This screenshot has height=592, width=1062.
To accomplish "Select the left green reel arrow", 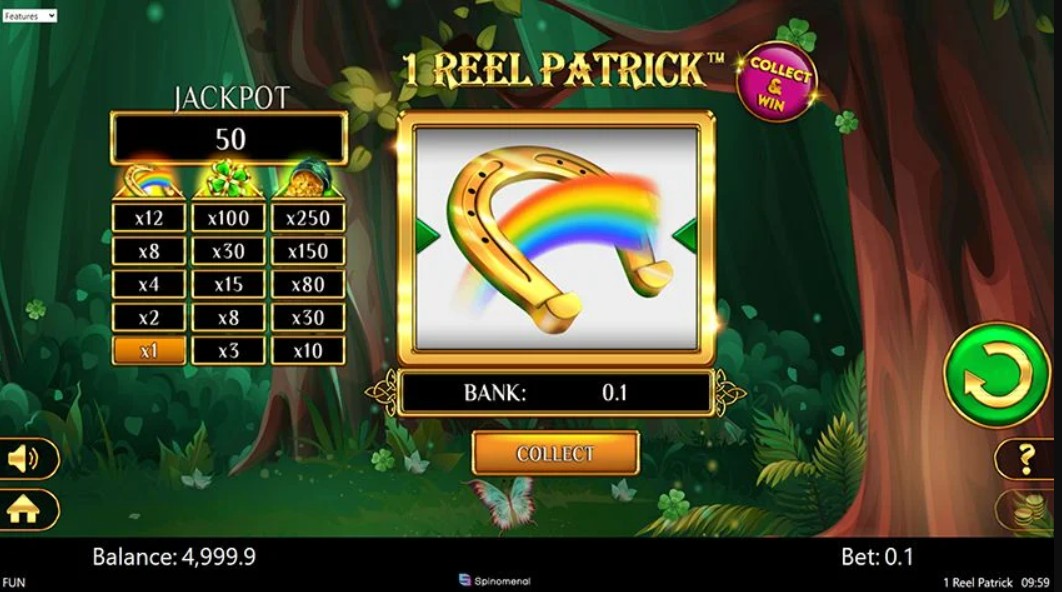I will point(426,236).
